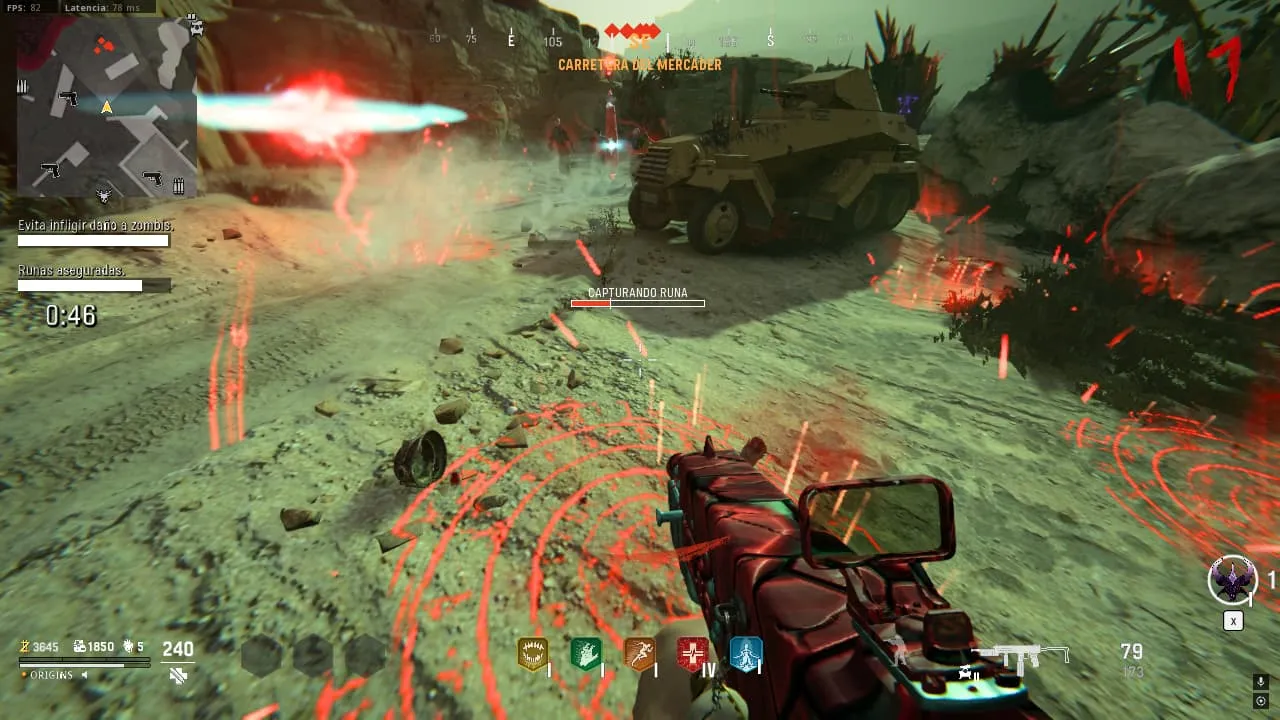Click the red enemy cluster on minimap
Viewport: 1280px width, 720px height.
click(102, 44)
